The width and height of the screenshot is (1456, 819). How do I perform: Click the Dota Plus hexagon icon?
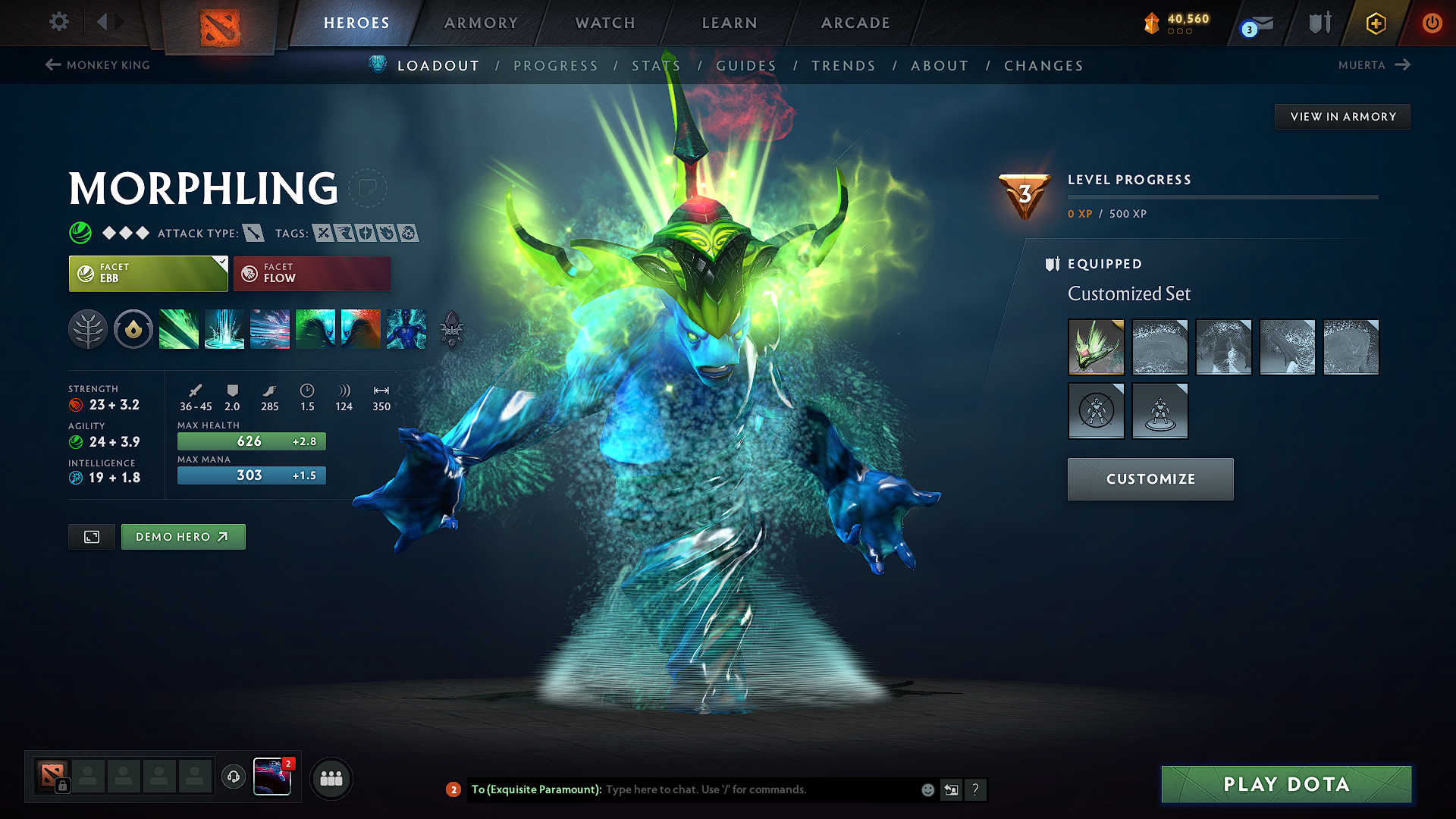(1375, 23)
